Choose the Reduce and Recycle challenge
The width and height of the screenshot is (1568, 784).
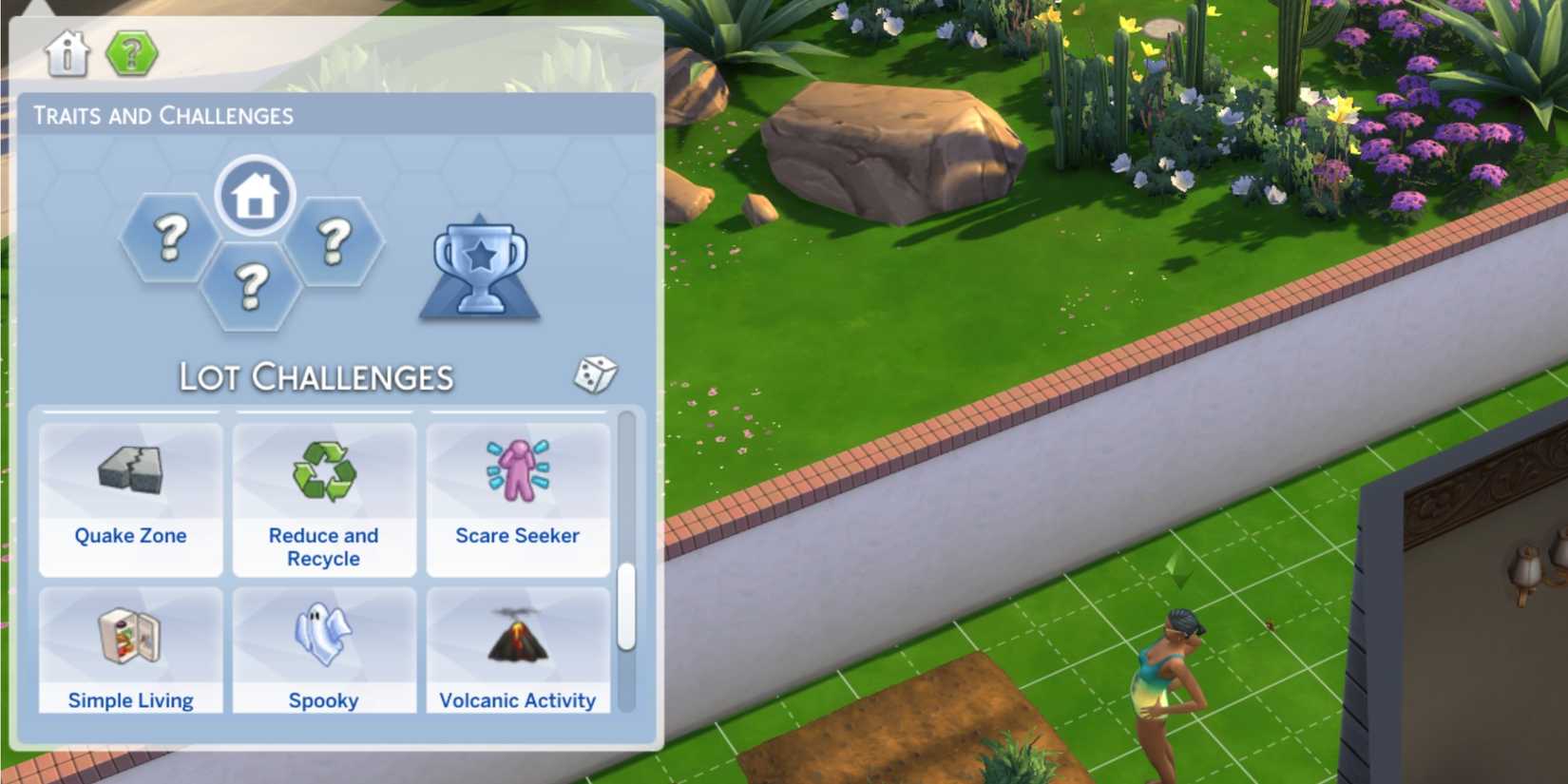[324, 494]
